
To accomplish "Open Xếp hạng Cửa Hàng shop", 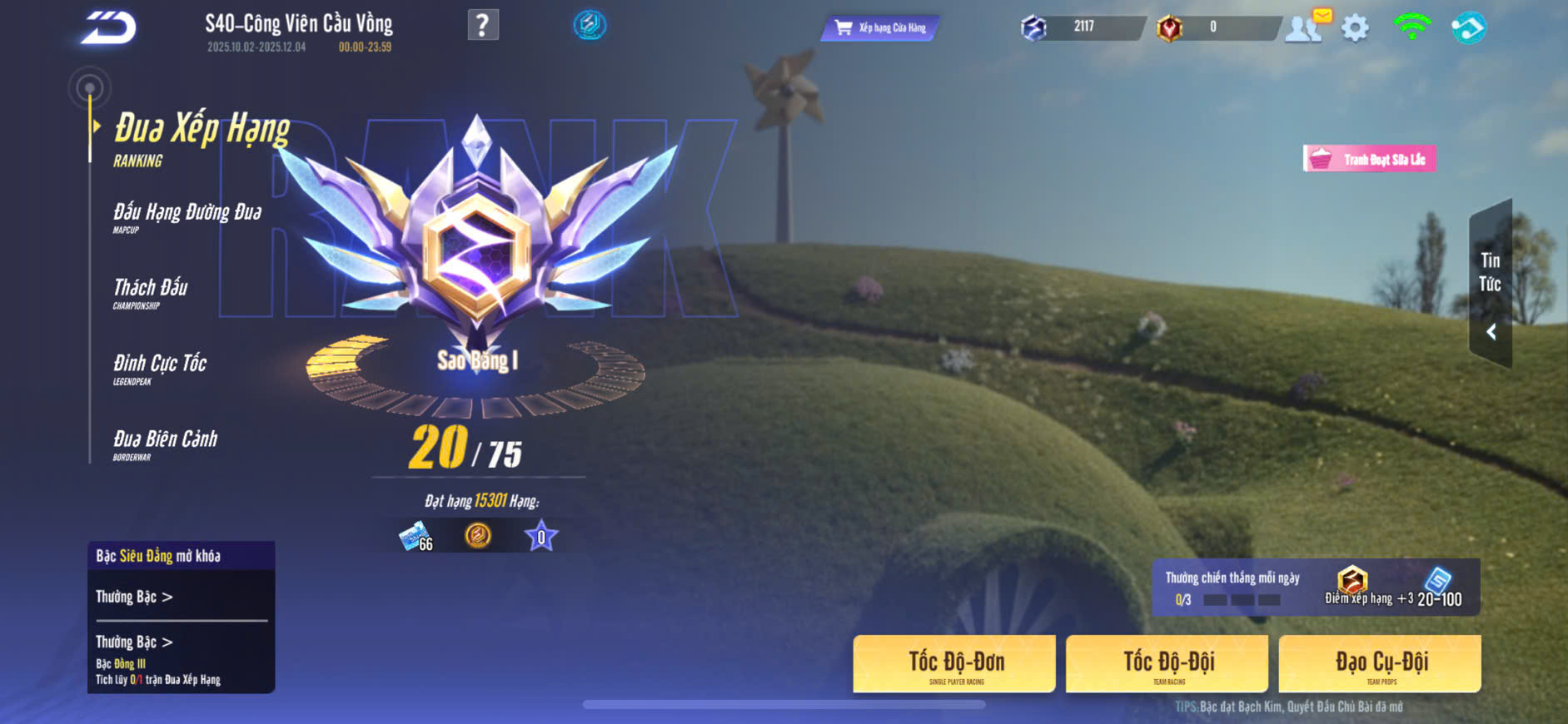I will coord(881,28).
